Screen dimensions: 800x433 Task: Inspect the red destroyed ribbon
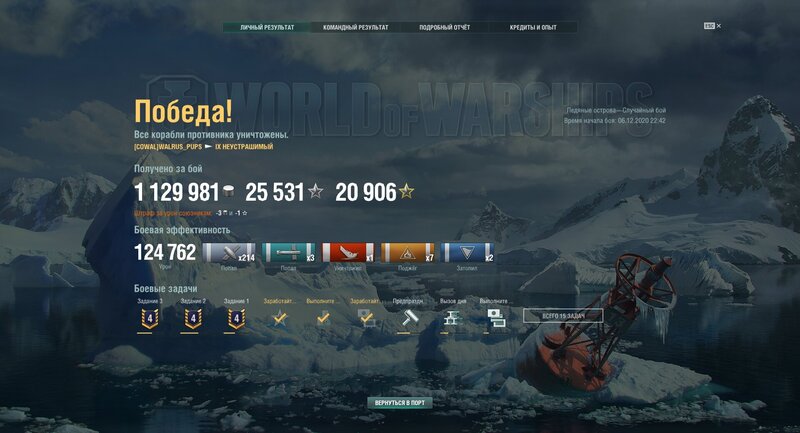347,254
